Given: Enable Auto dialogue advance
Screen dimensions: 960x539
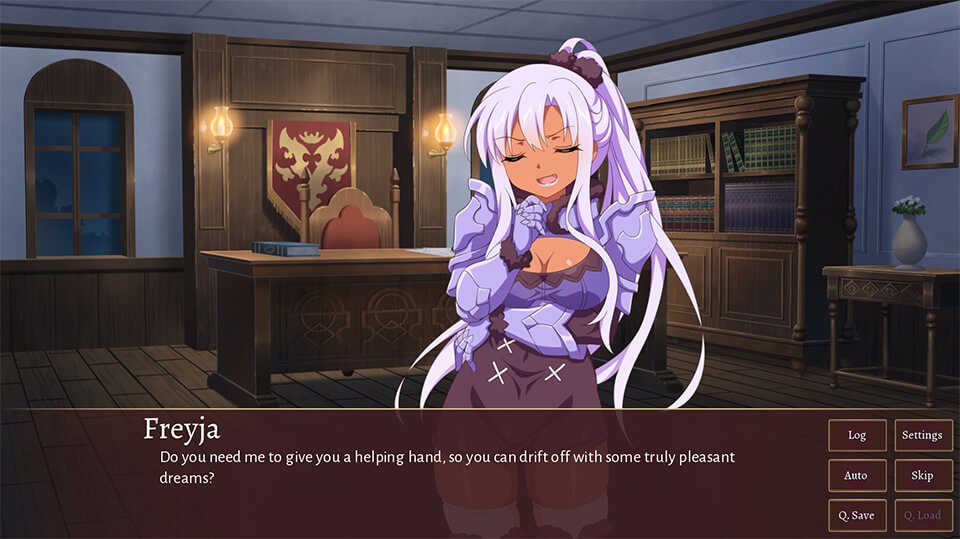Looking at the screenshot, I should 857,475.
